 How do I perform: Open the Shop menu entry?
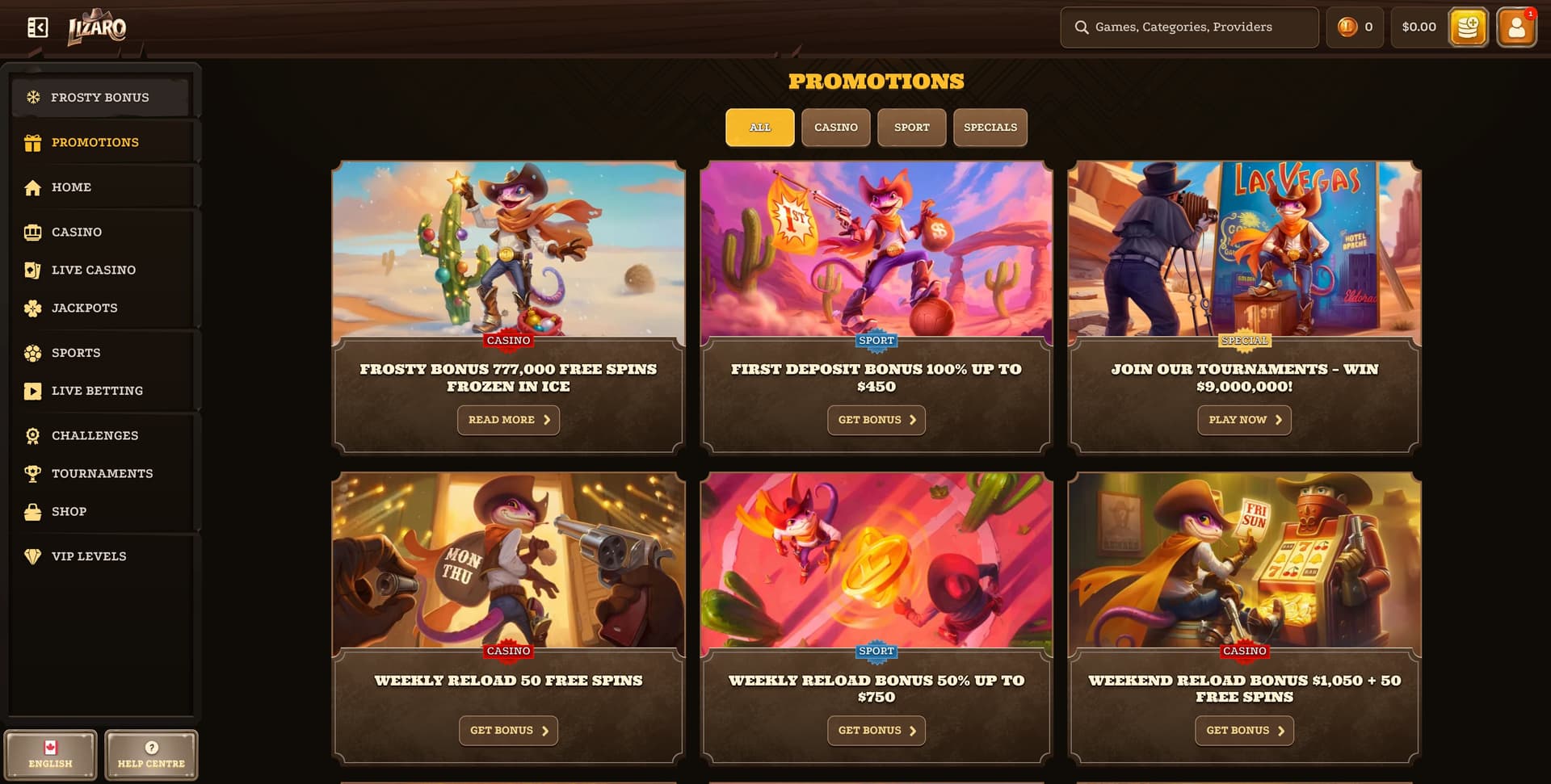tap(69, 511)
